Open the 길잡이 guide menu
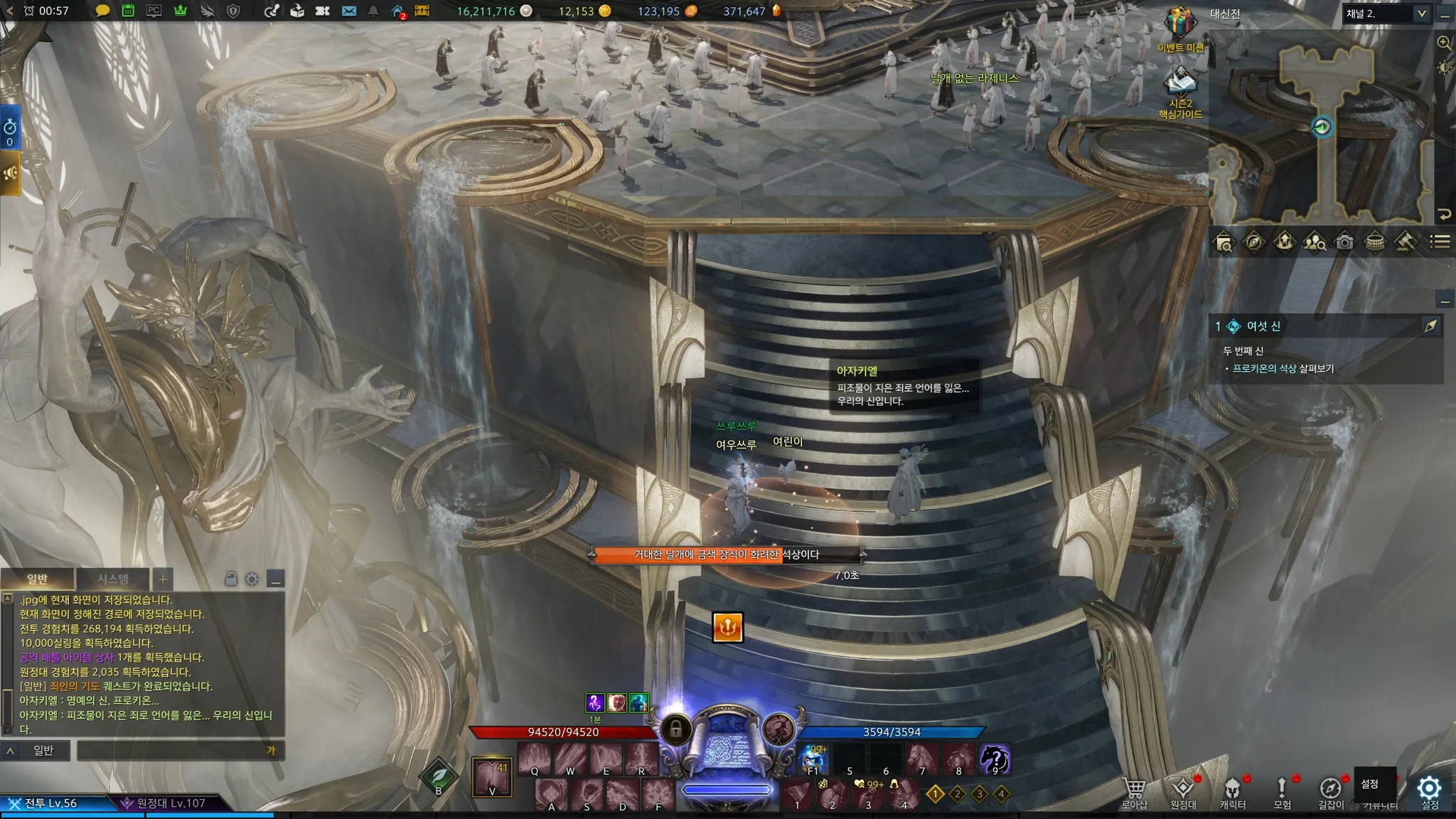This screenshot has height=819, width=1456. (x=1331, y=792)
